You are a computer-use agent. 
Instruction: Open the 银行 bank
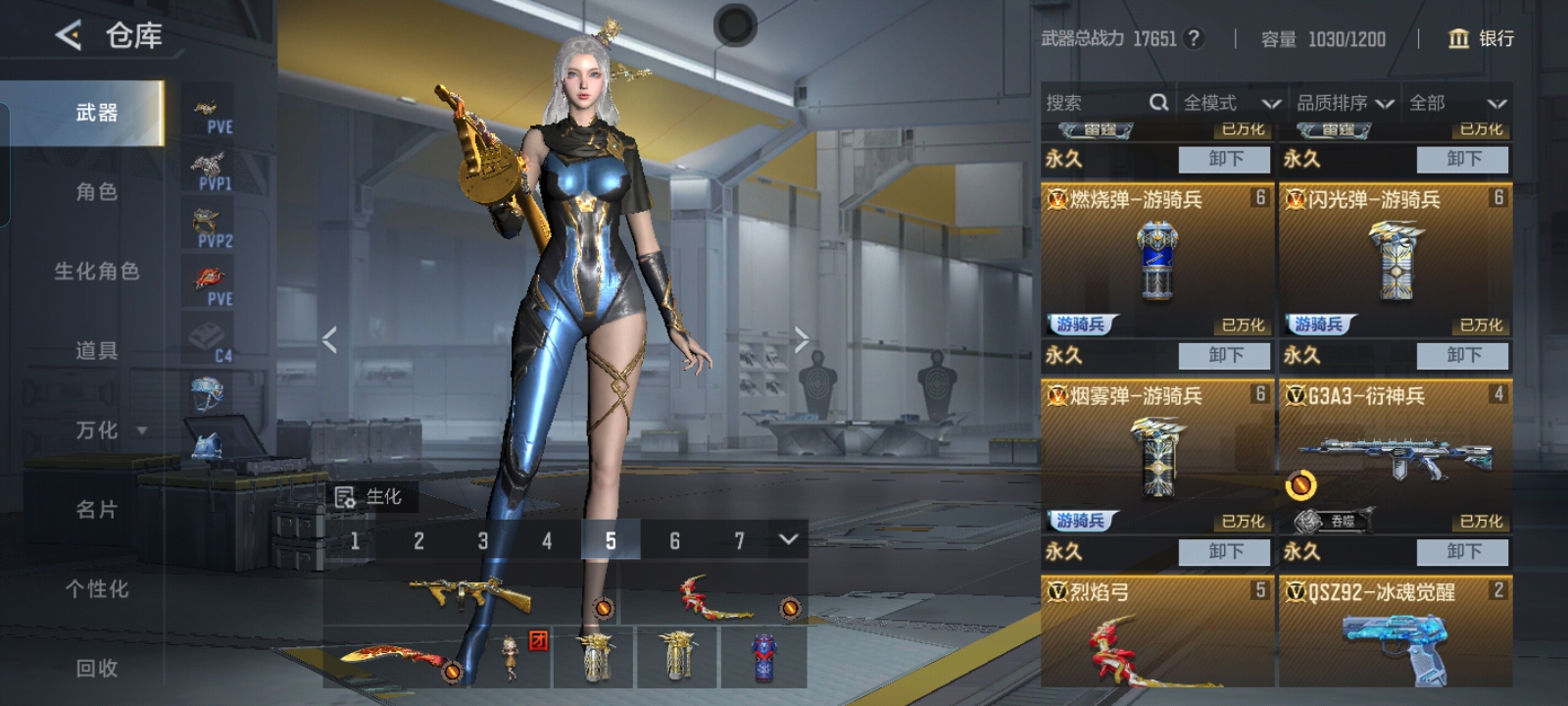[1481, 38]
